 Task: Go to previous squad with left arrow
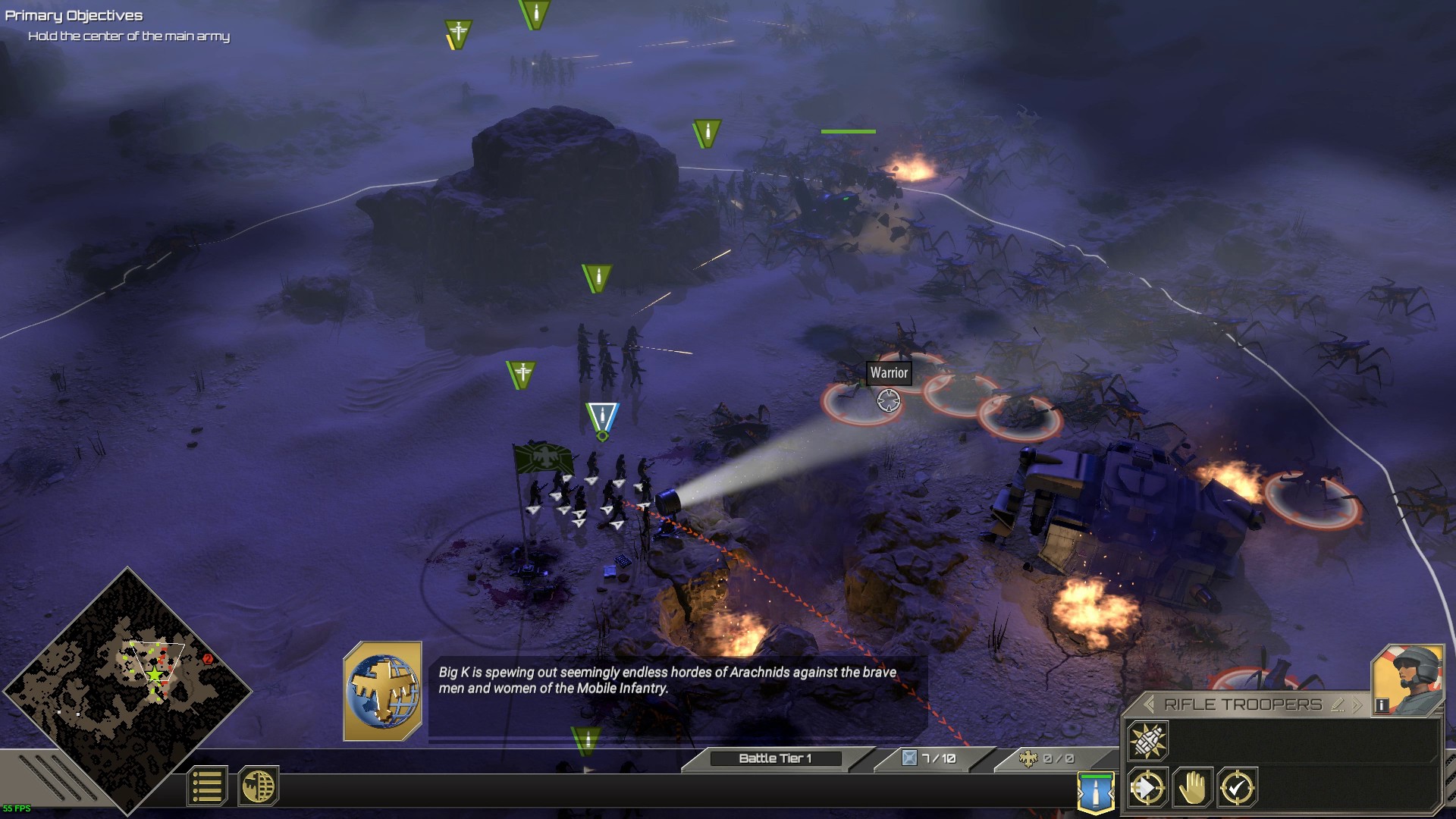1149,704
